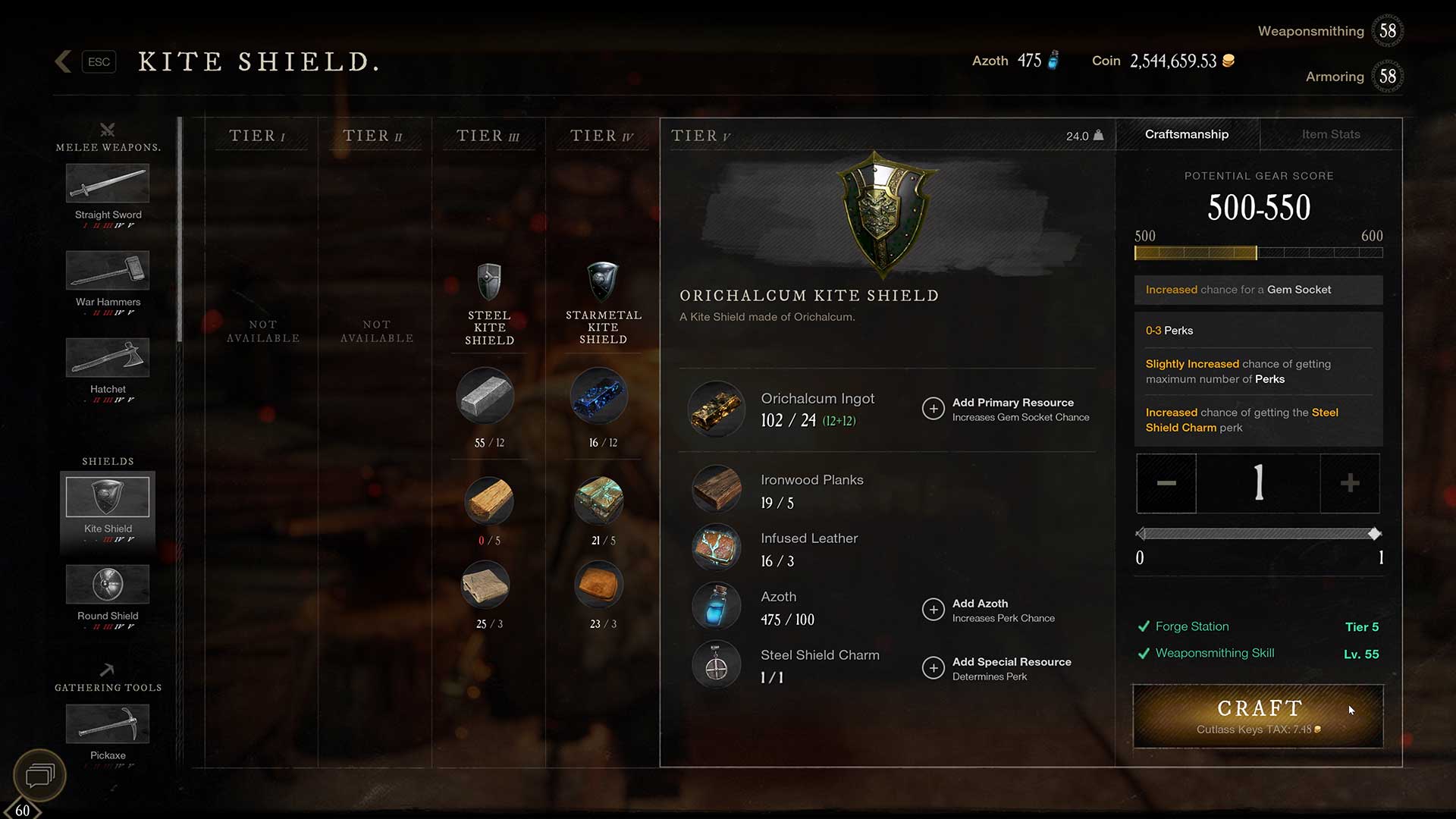Expand the Shields category

[107, 460]
